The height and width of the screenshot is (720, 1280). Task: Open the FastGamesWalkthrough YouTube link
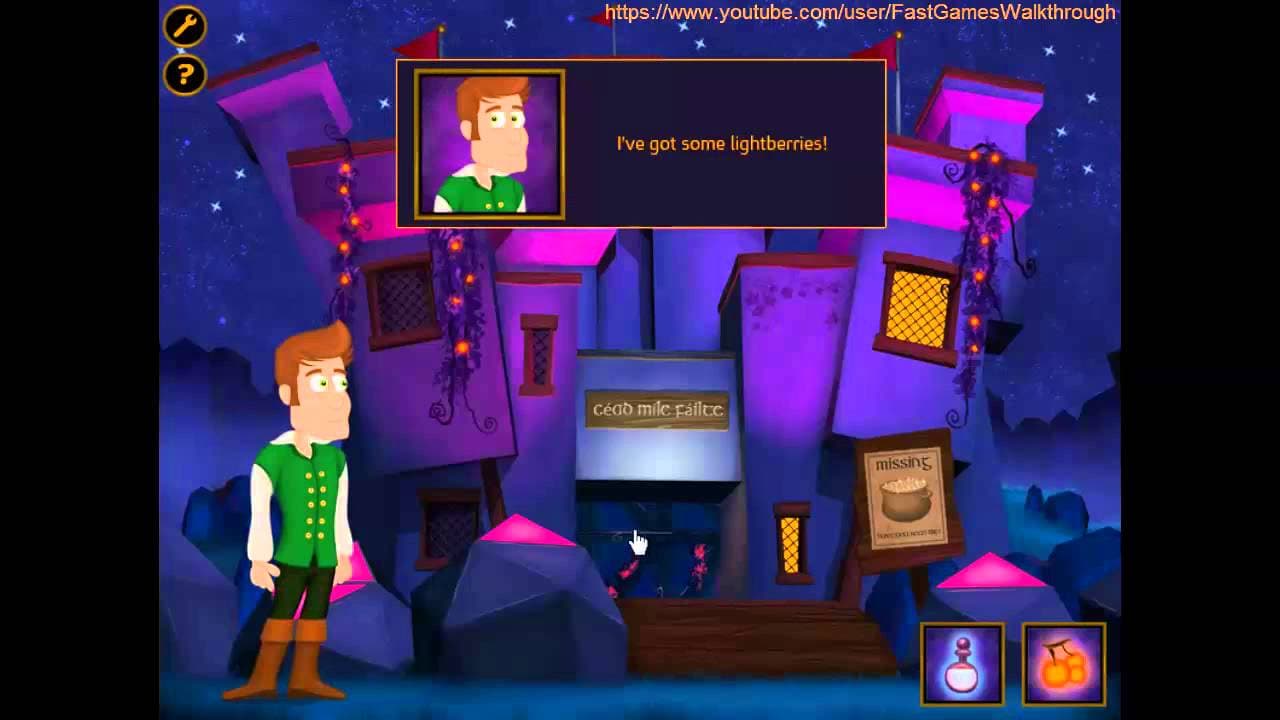[858, 13]
